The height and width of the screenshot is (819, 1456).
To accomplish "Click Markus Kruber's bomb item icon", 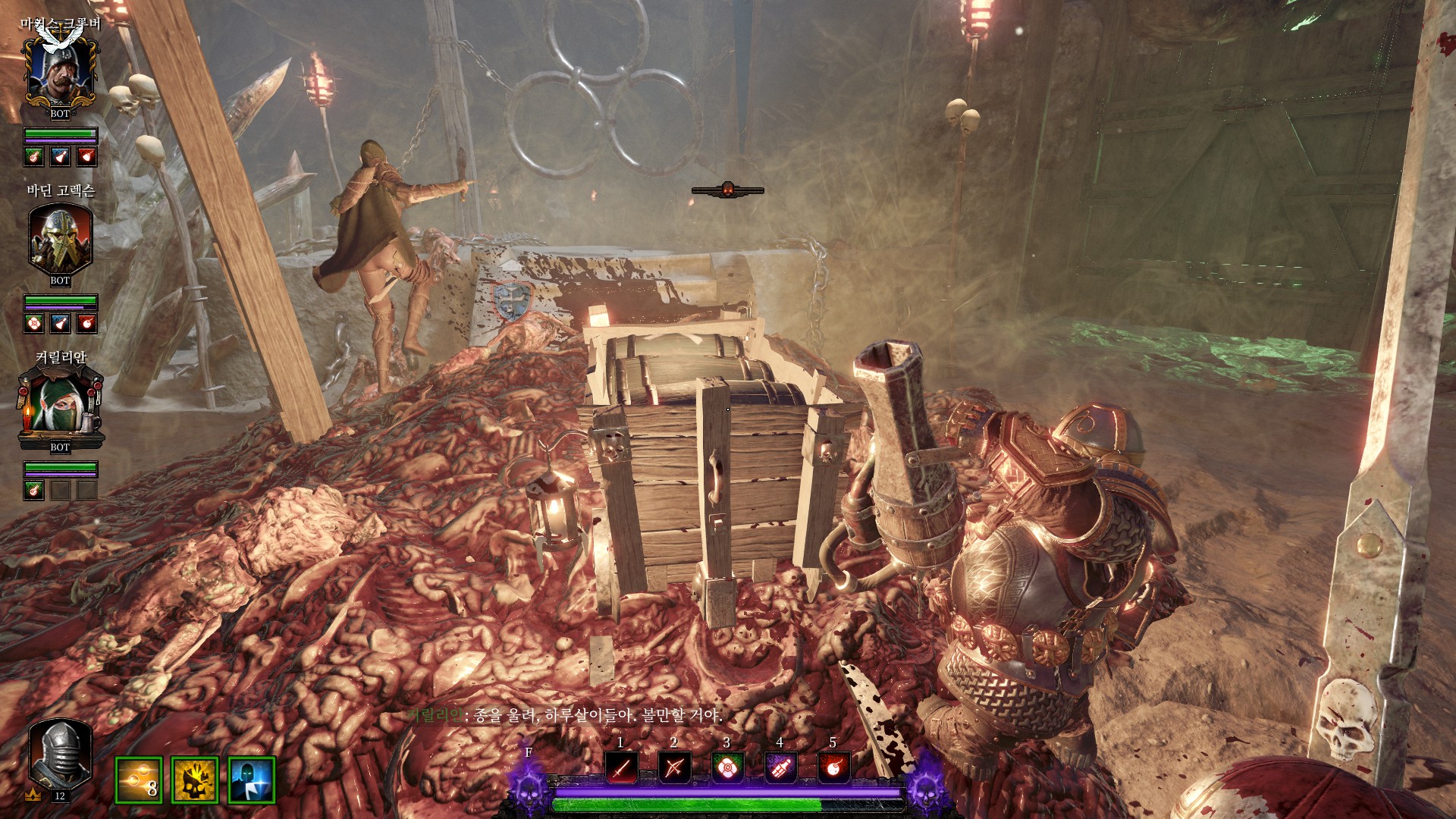I will pos(86,156).
